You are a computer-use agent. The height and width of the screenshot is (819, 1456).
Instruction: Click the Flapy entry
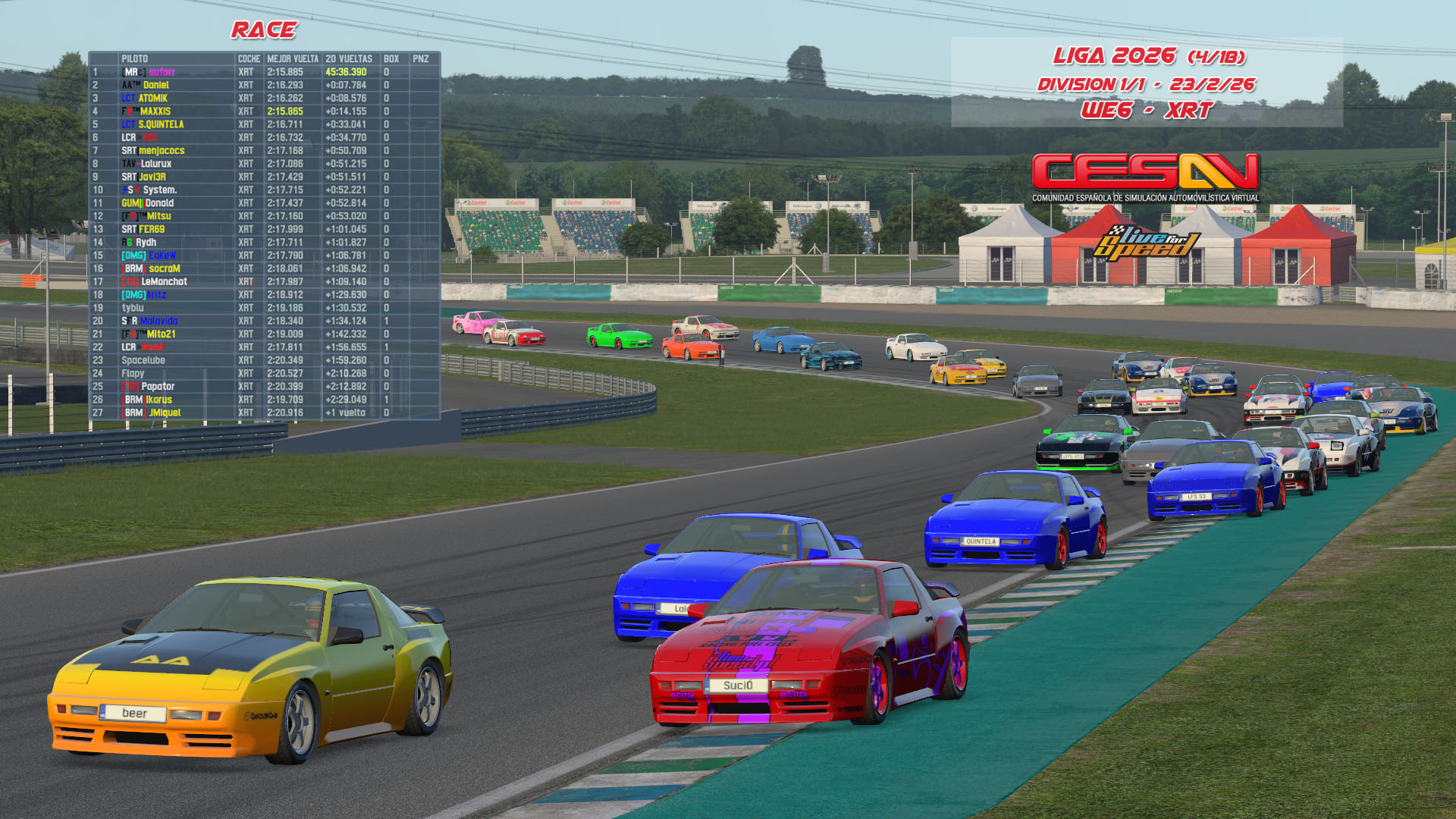click(133, 373)
